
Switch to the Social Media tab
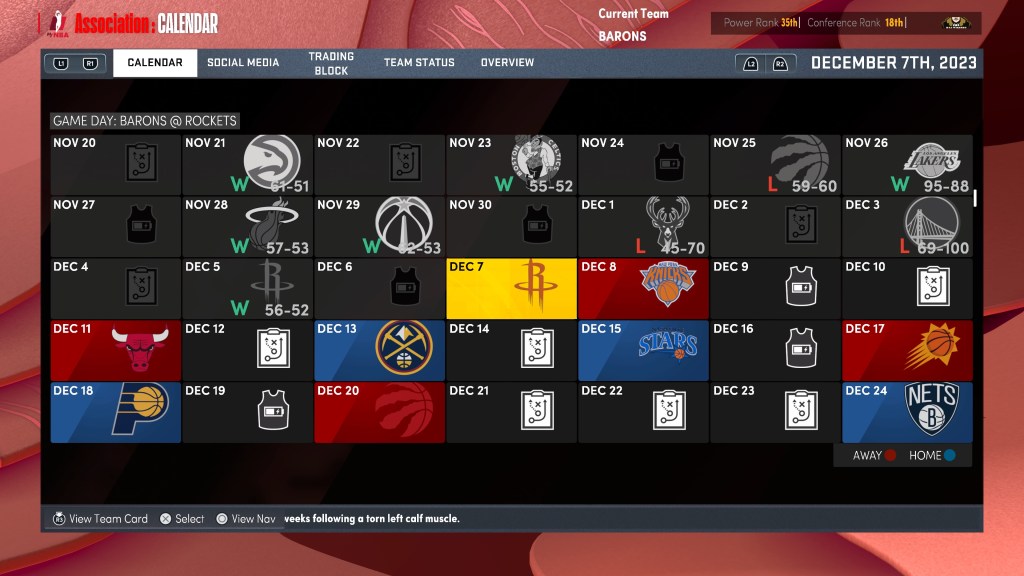point(243,63)
